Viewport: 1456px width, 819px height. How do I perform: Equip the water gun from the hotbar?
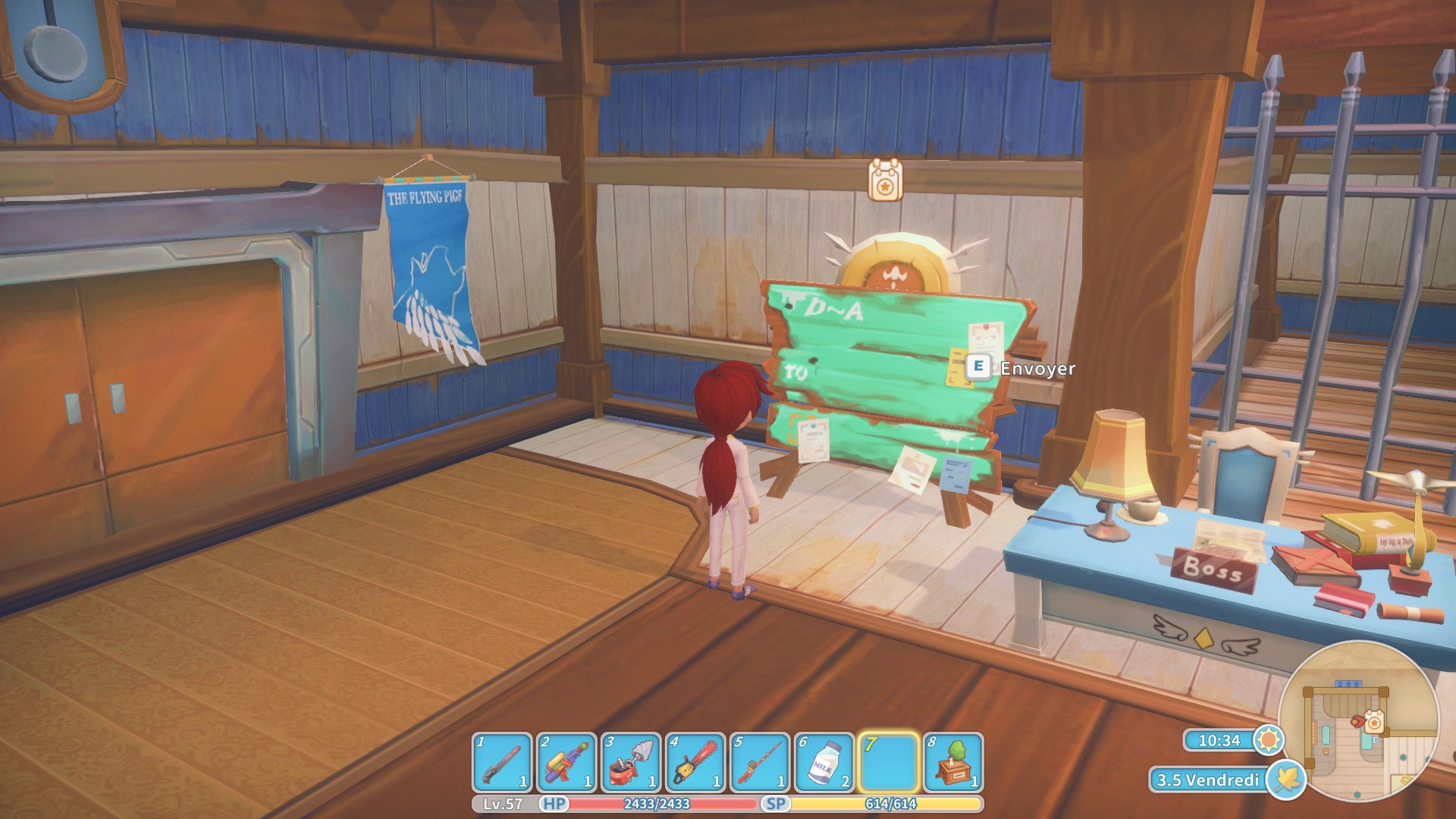566,763
